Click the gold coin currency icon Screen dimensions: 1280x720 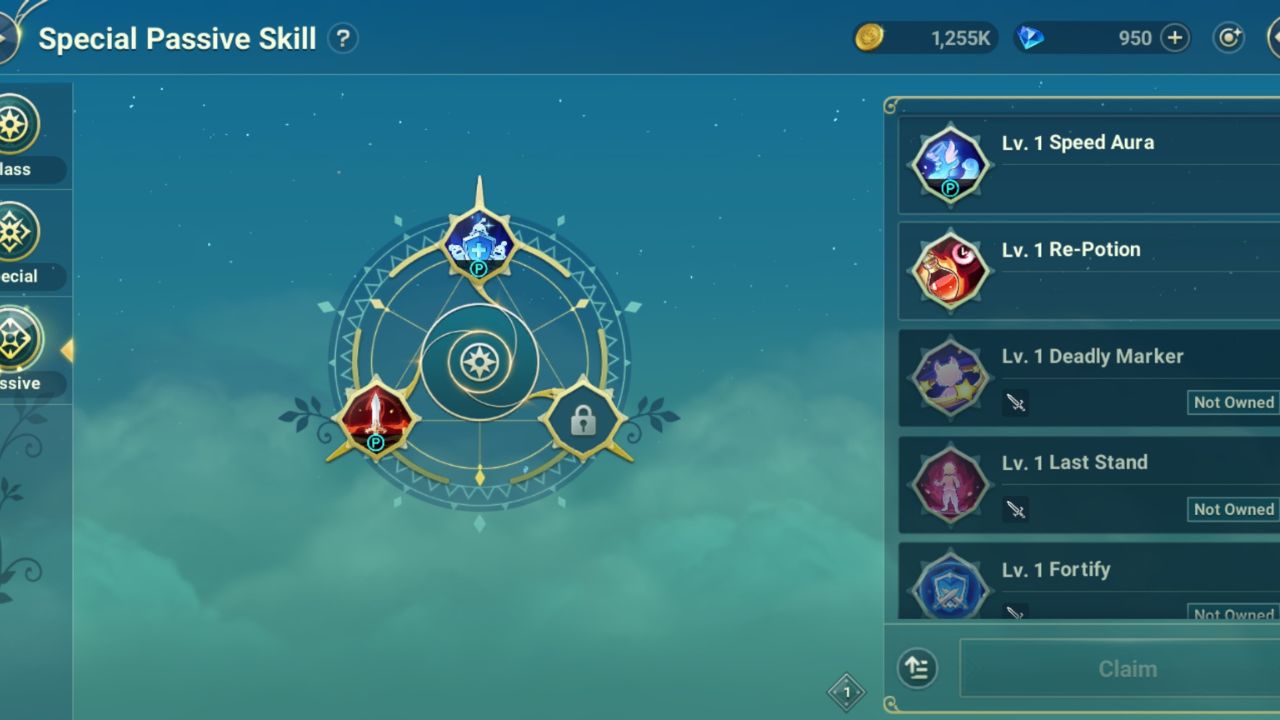point(869,37)
